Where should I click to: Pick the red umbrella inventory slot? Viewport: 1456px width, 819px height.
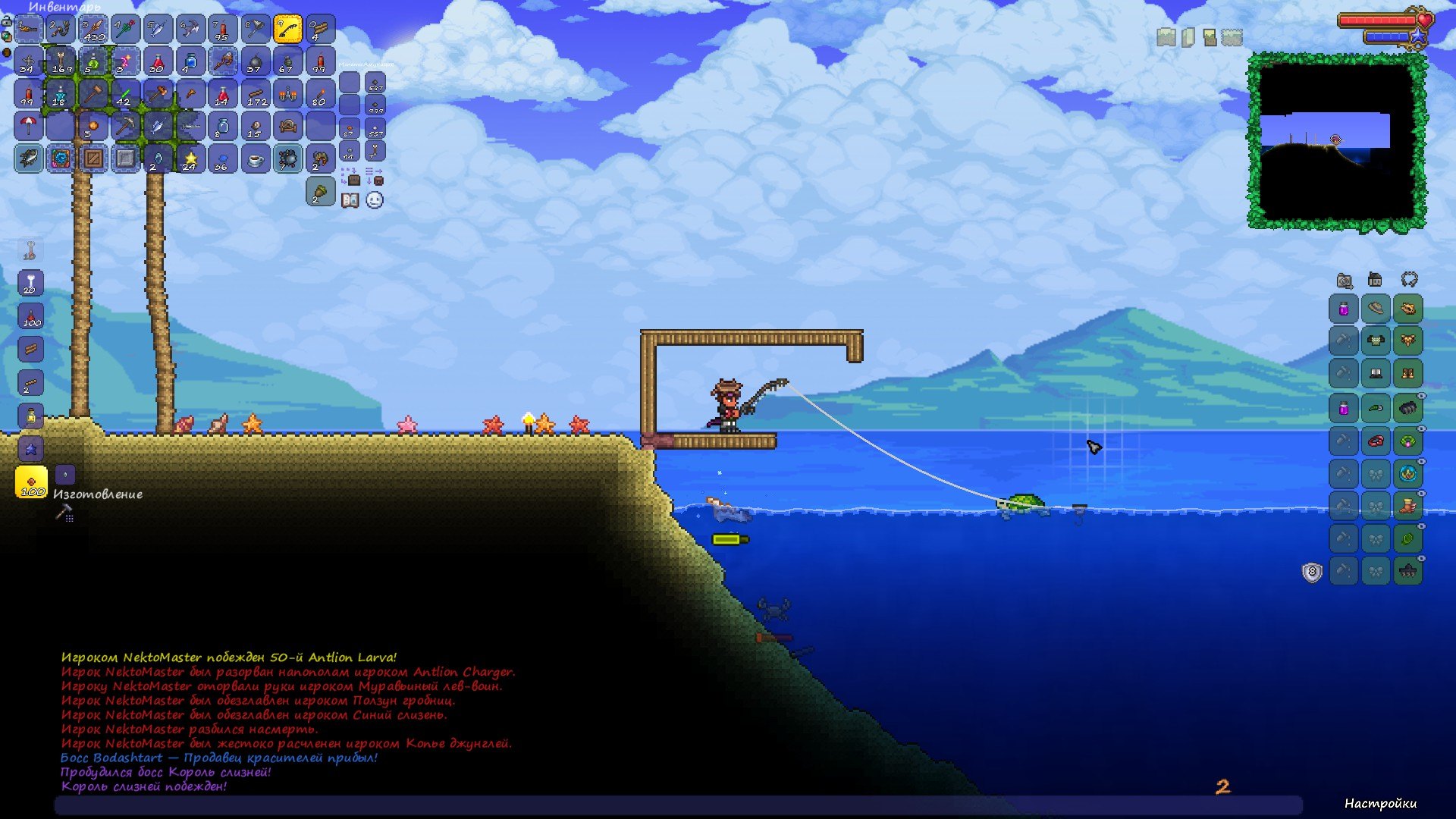(28, 126)
